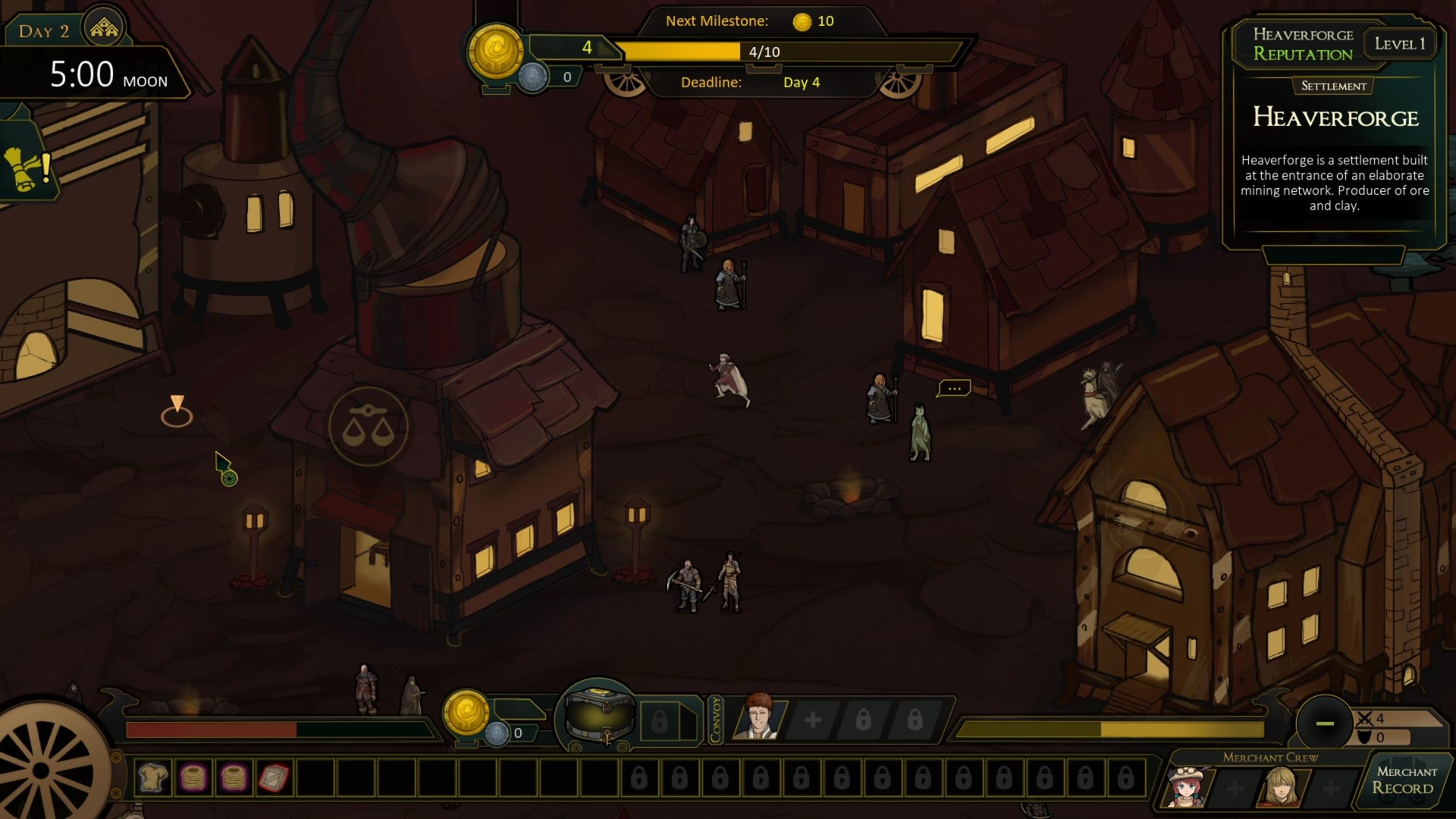Click the milestone coin icon showing 10
The image size is (1456, 819).
tap(802, 21)
